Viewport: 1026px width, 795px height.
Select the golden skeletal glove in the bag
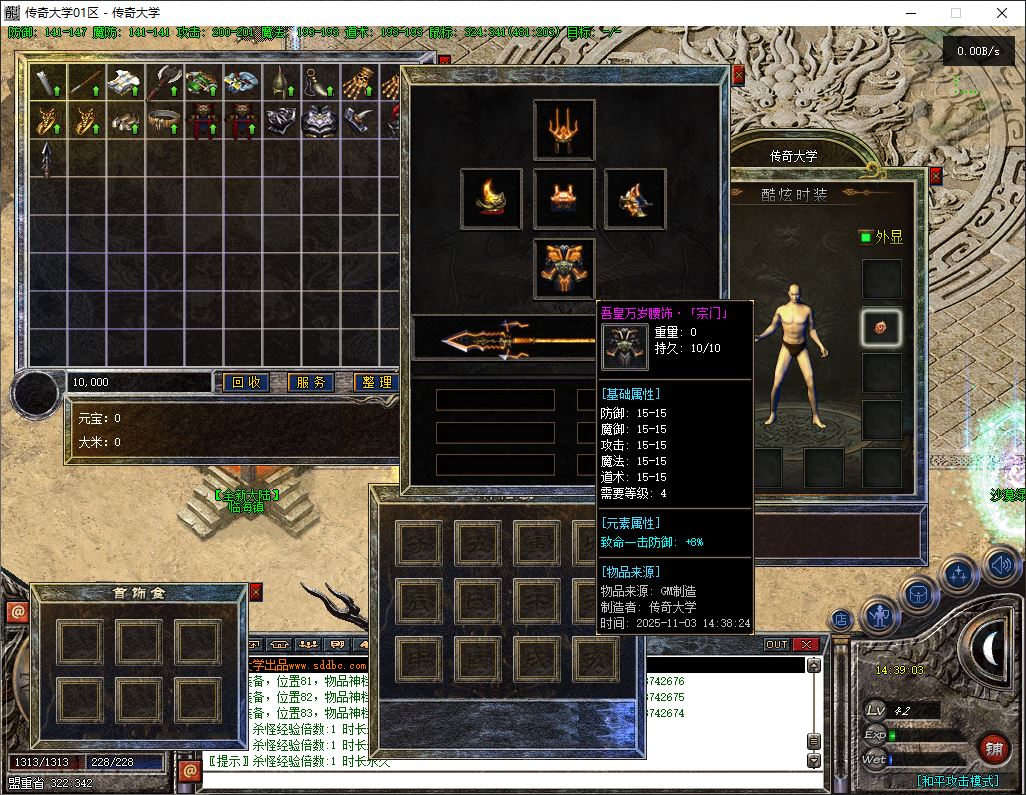click(358, 83)
